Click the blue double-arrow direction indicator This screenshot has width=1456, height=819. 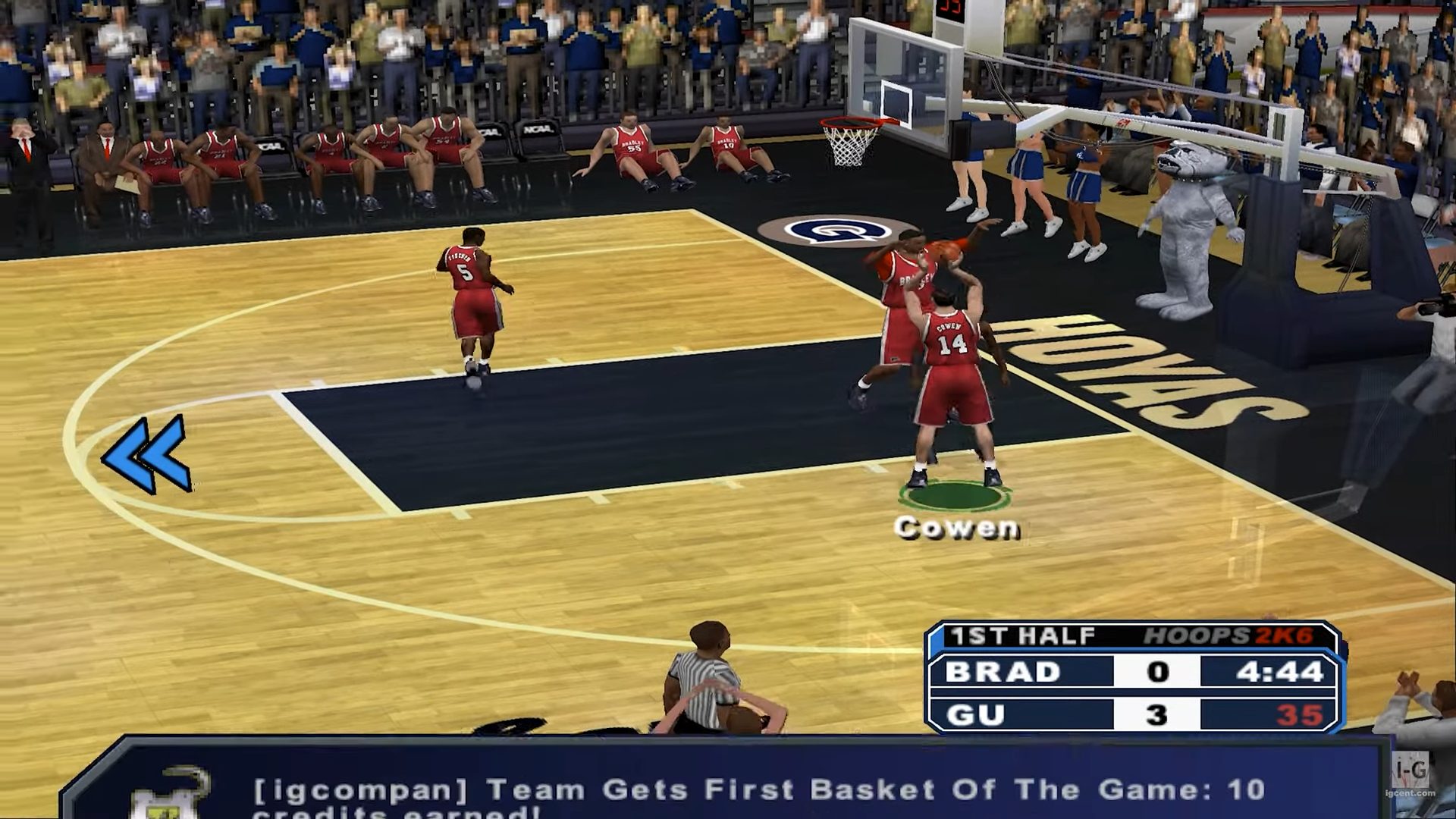(x=146, y=454)
